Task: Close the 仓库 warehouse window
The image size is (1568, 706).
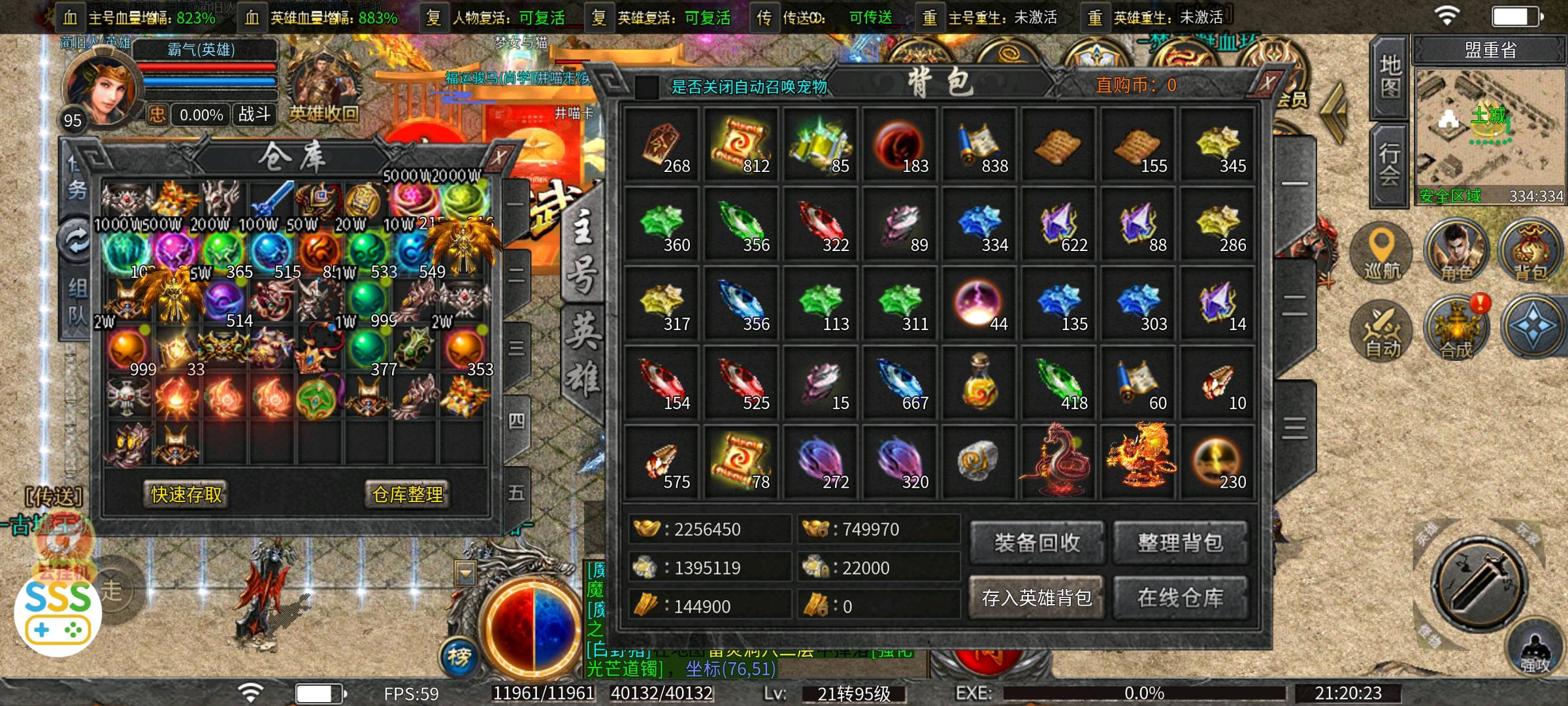Action: coord(498,157)
